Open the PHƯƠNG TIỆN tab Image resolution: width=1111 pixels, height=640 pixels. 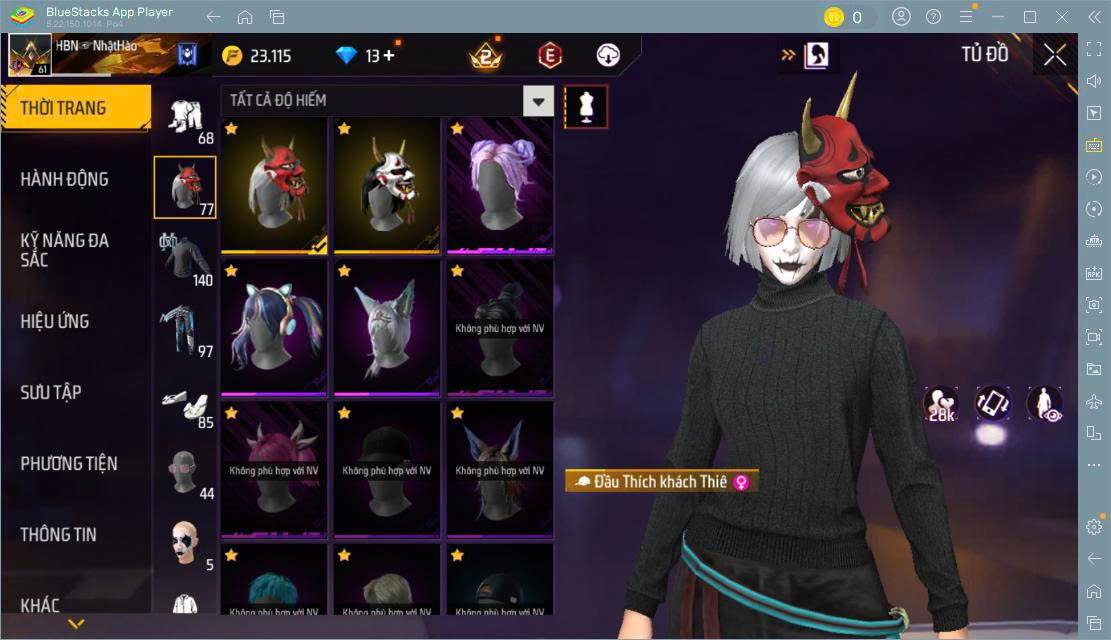click(x=69, y=463)
